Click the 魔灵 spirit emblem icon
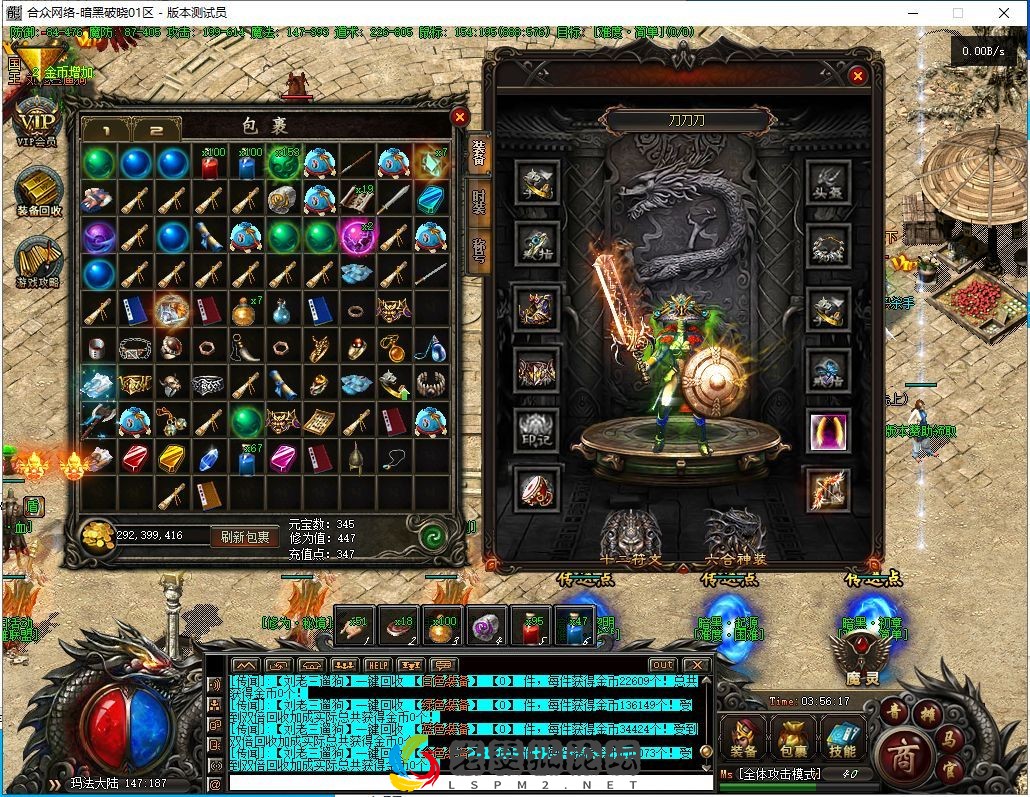The width and height of the screenshot is (1030, 797). (860, 656)
